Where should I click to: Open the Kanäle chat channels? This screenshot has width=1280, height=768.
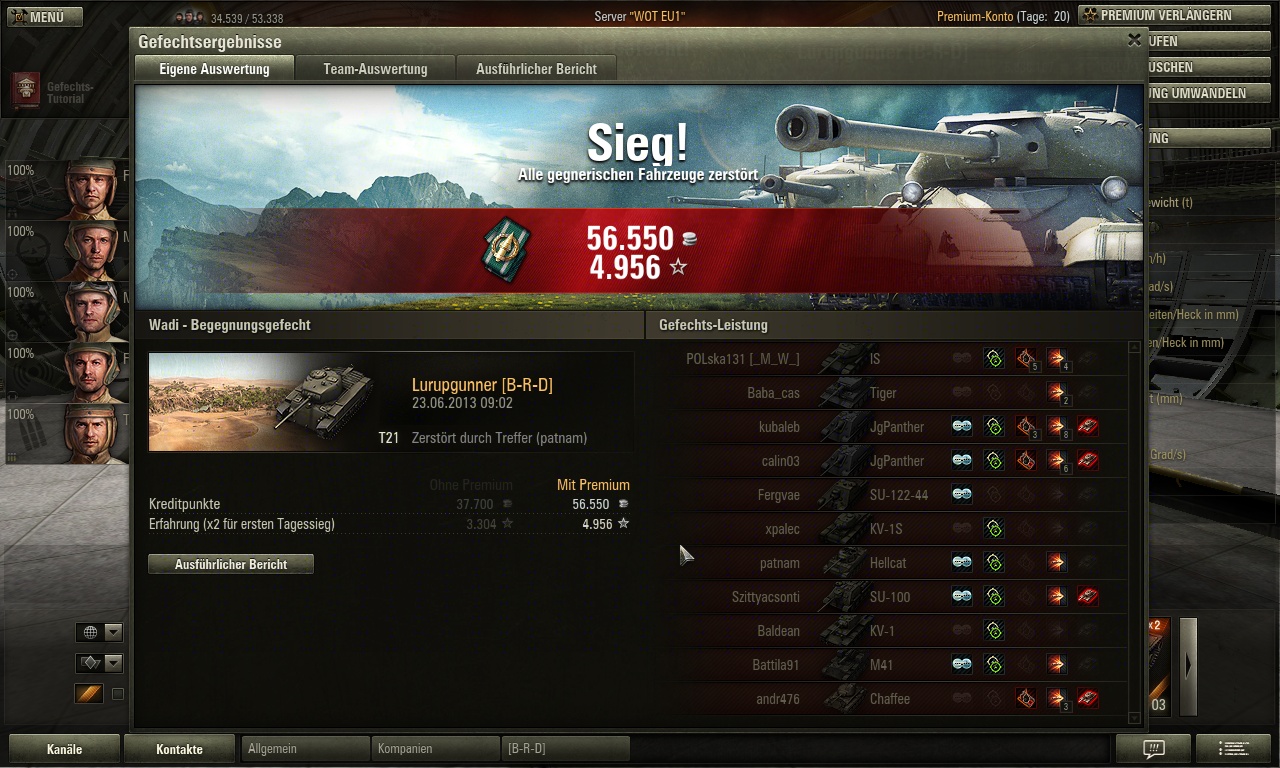point(64,749)
